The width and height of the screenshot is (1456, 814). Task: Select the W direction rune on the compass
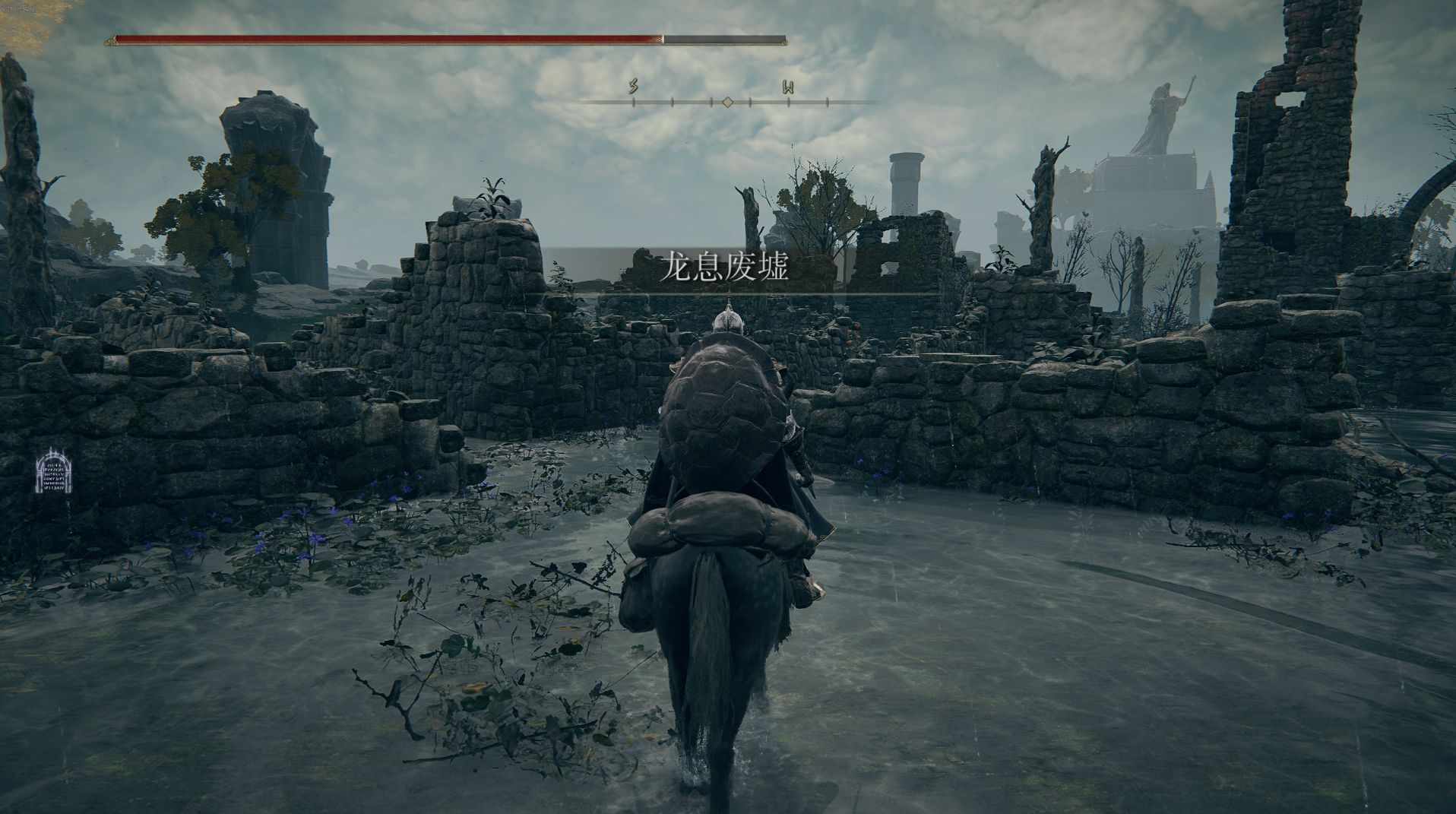click(788, 87)
